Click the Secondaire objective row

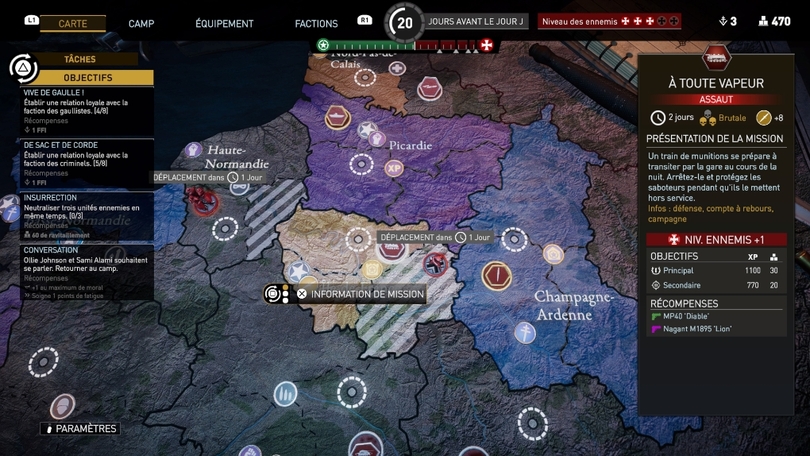pyautogui.click(x=713, y=285)
